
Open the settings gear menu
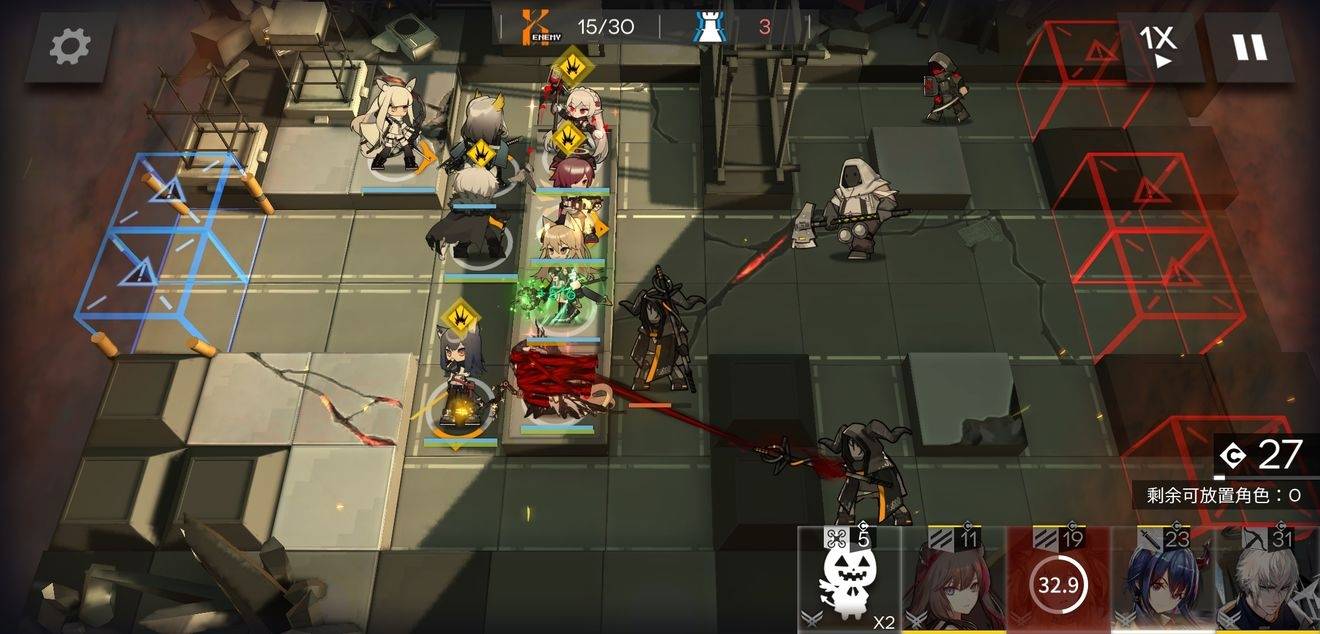coord(69,46)
